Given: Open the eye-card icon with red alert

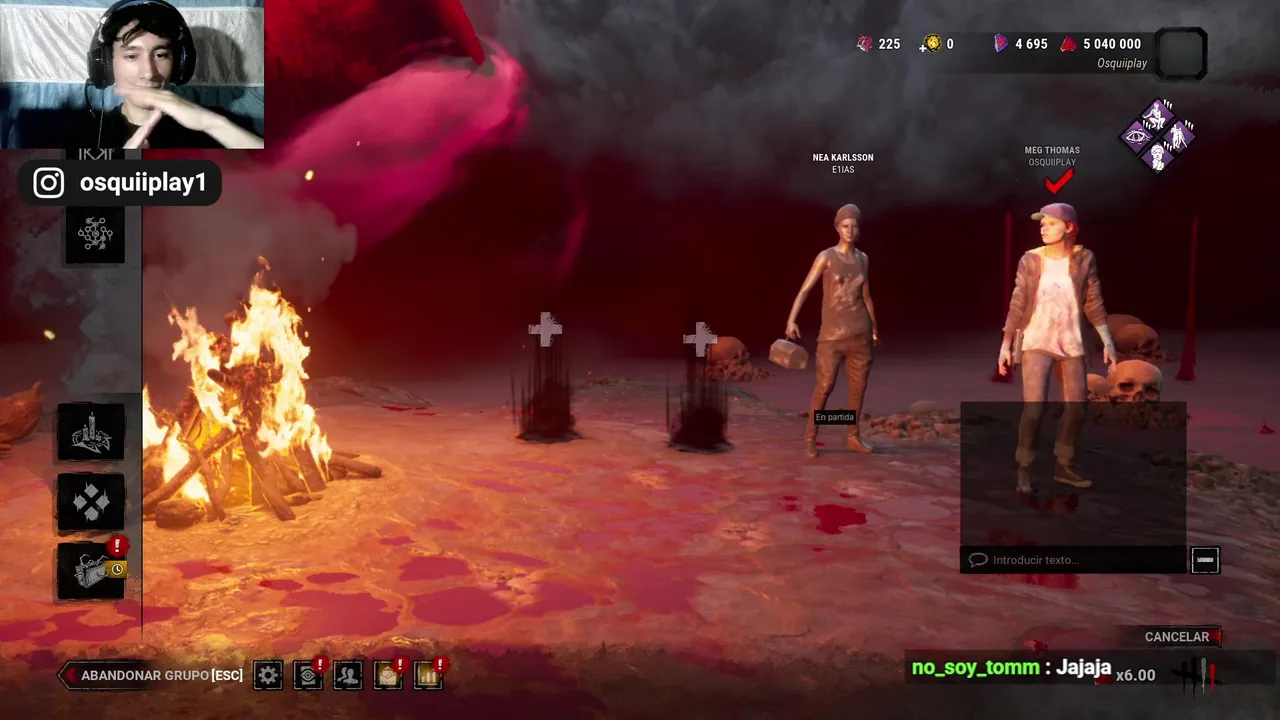Looking at the screenshot, I should pyautogui.click(x=308, y=676).
